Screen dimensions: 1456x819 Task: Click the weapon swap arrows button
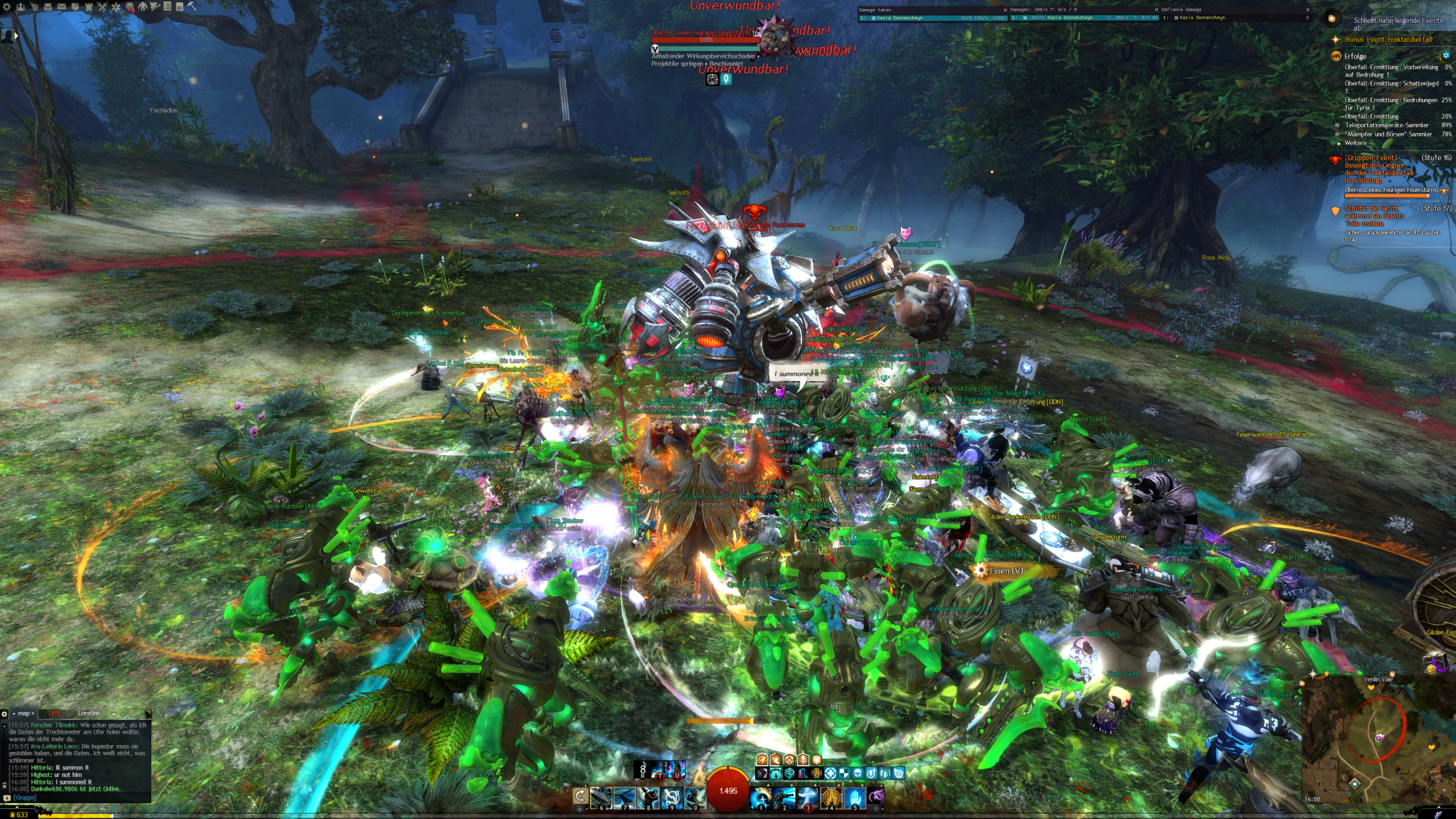(580, 796)
